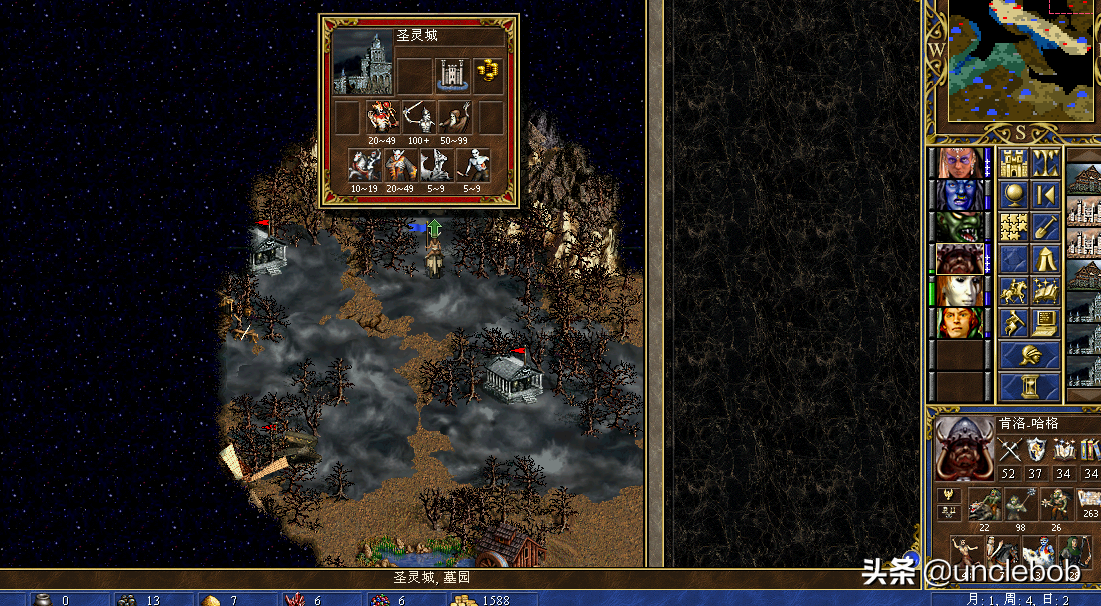End the turn with the hourglass button
Image resolution: width=1101 pixels, height=606 pixels.
click(1030, 387)
